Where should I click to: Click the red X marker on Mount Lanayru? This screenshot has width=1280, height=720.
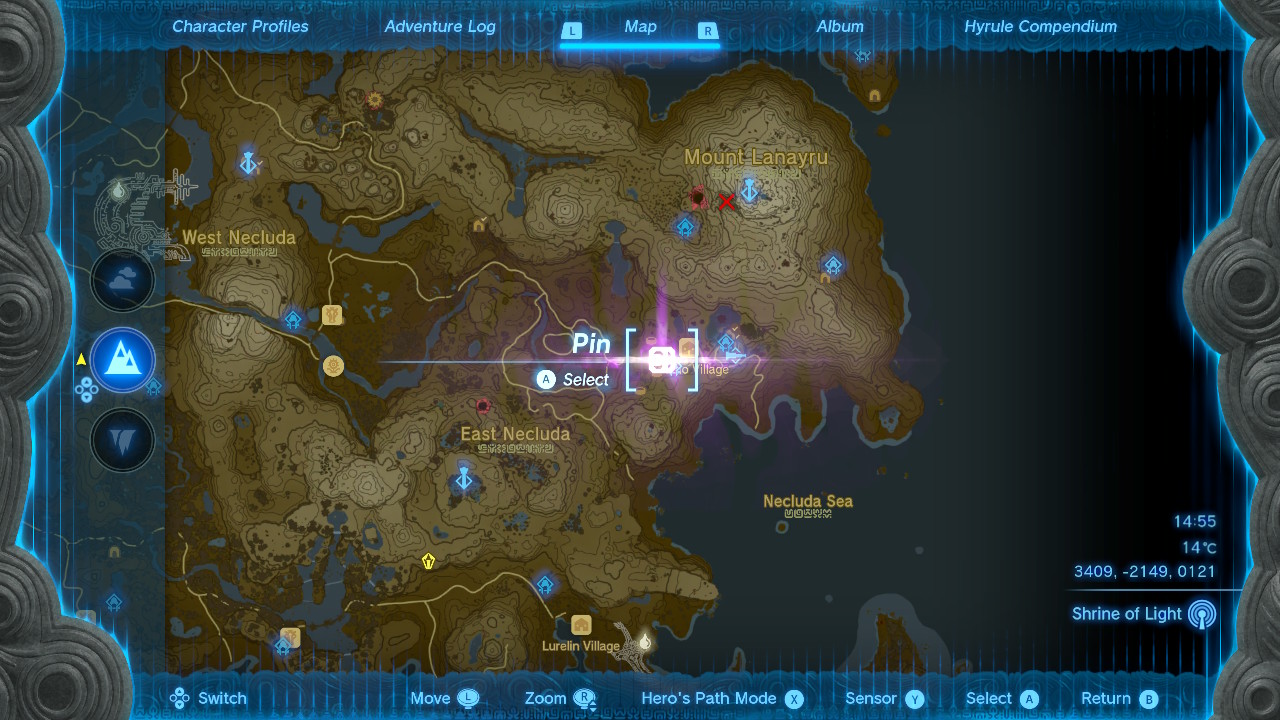click(726, 202)
